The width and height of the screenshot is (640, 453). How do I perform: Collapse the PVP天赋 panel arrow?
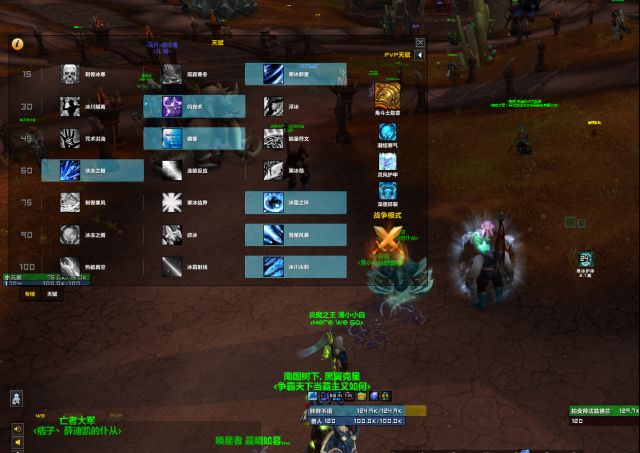pos(420,56)
